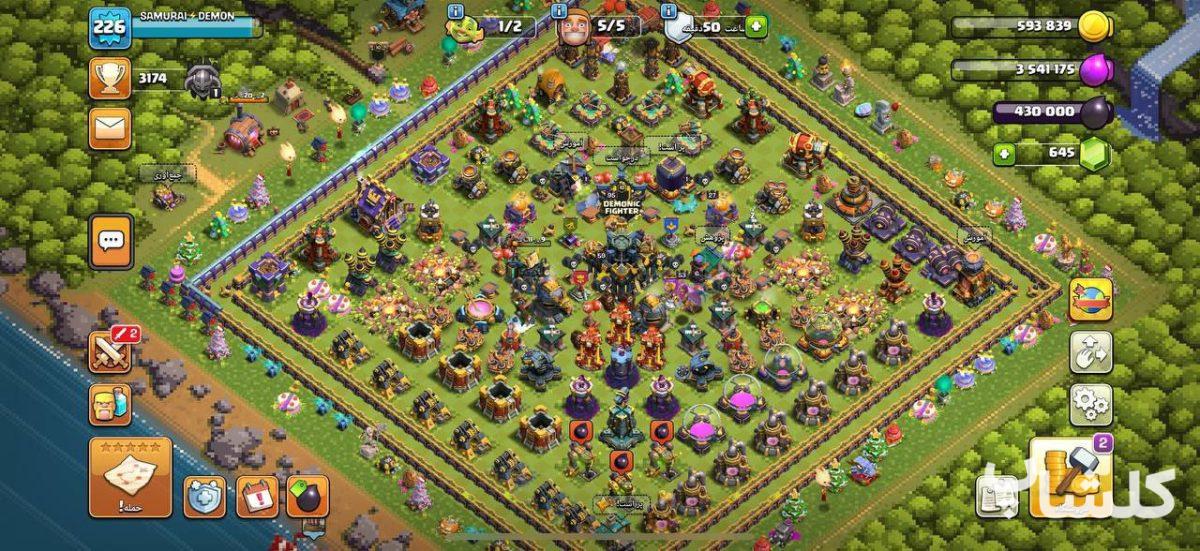Open the notes scroll button
The width and height of the screenshot is (1200, 551).
(x=997, y=497)
